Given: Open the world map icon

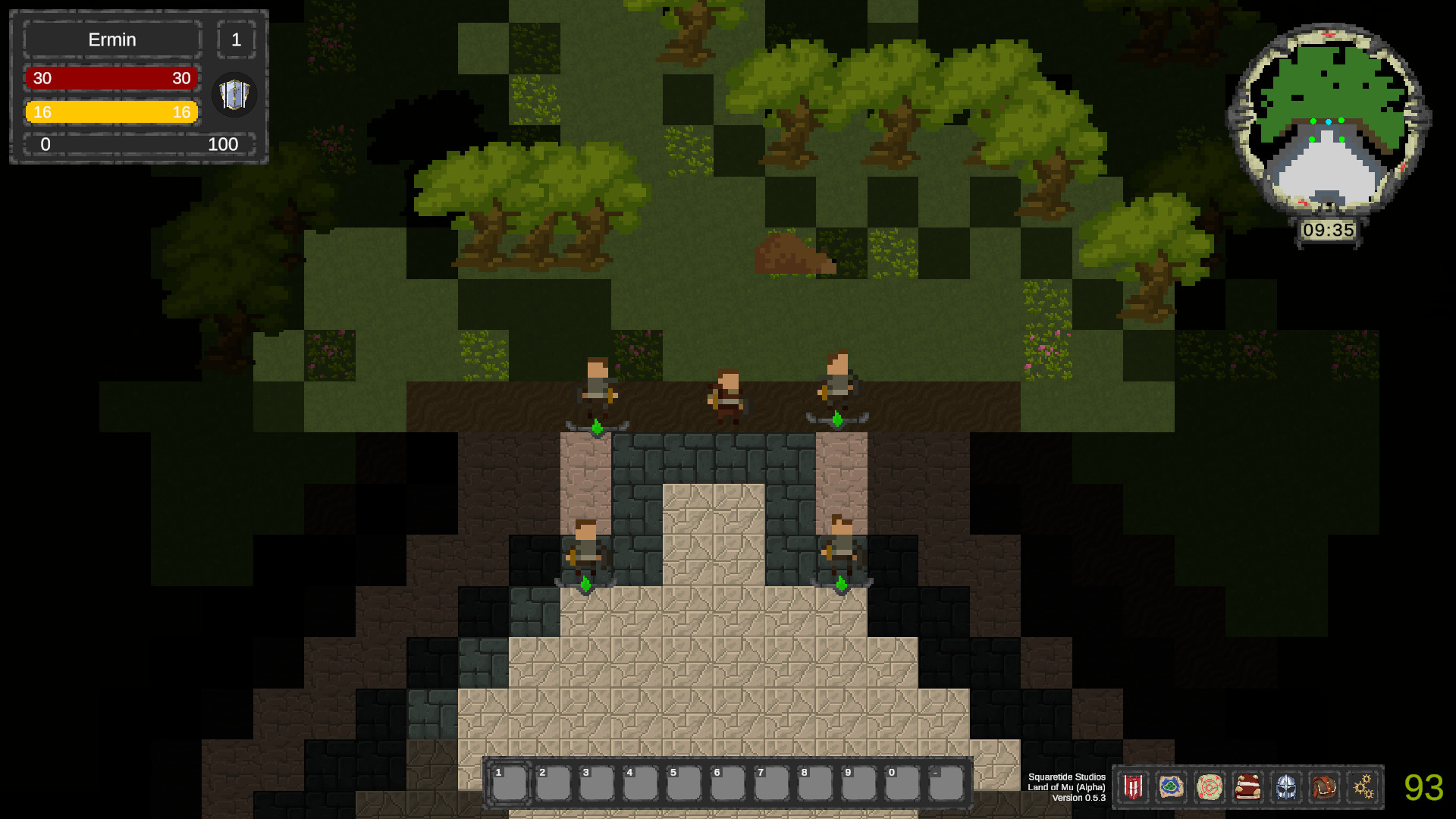Looking at the screenshot, I should pos(1172,787).
